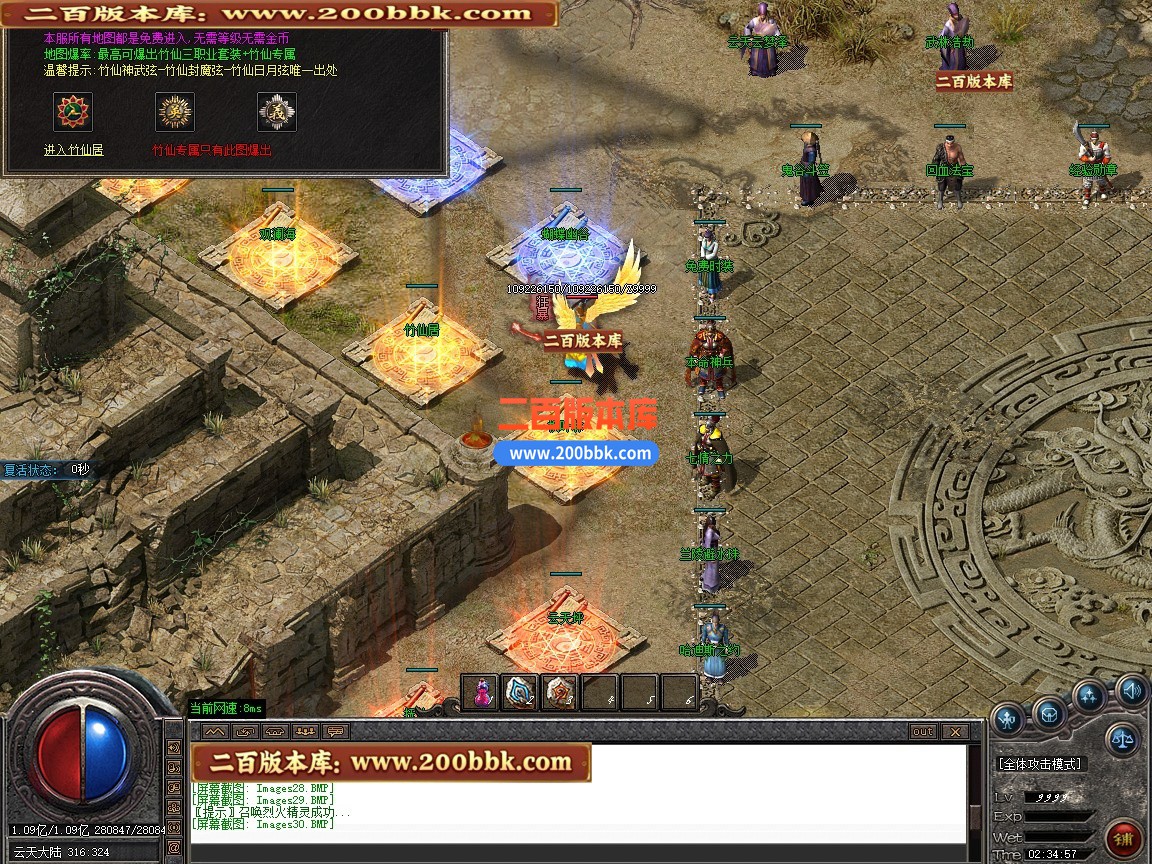Click the chat panel 'out' button
This screenshot has height=864, width=1152.
tap(923, 732)
